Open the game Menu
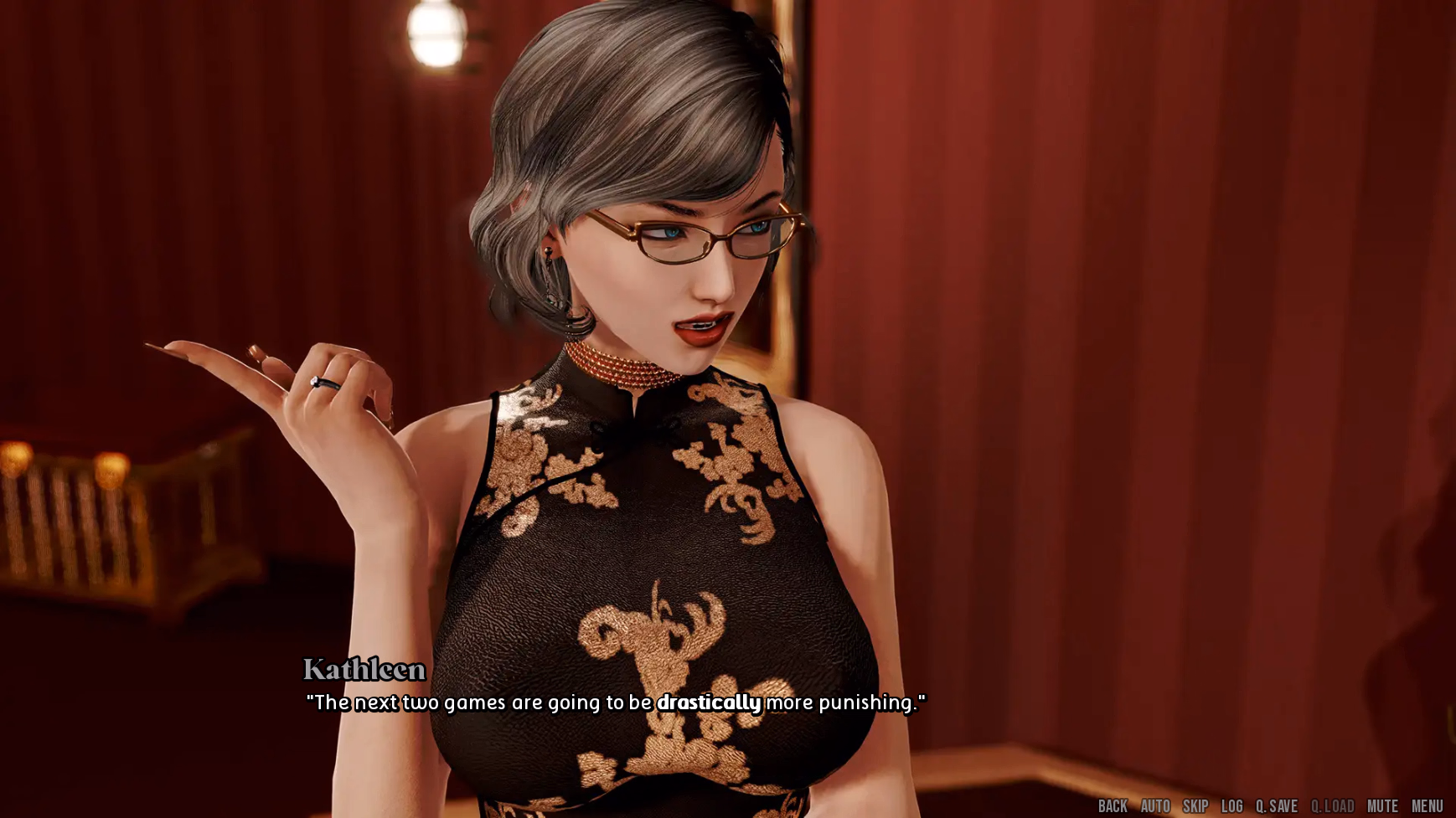Screen dimensions: 1456x818 1428,806
